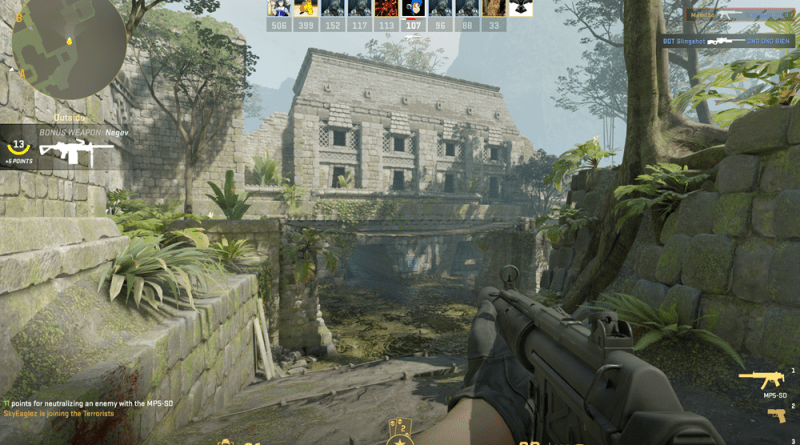Click the white avatar with black figure

[x=520, y=8]
